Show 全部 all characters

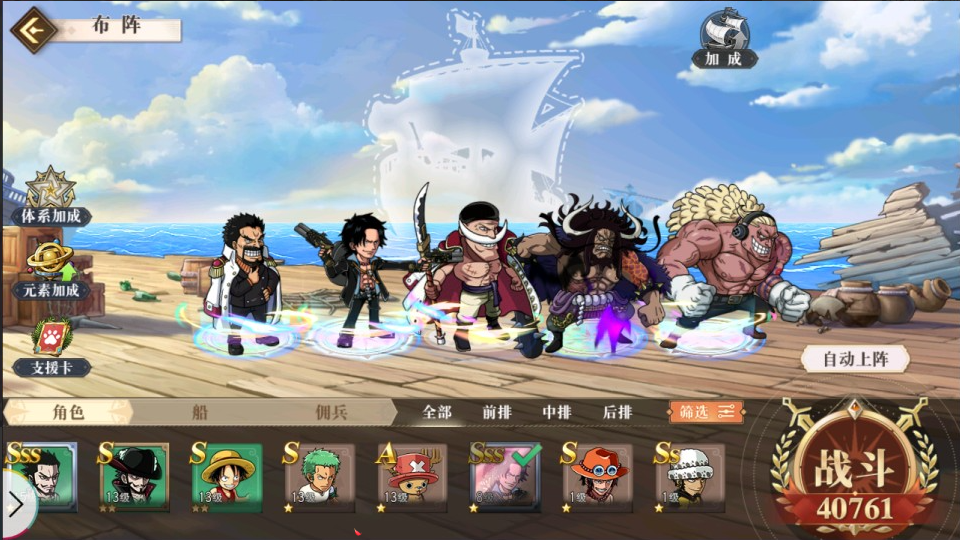tap(437, 412)
